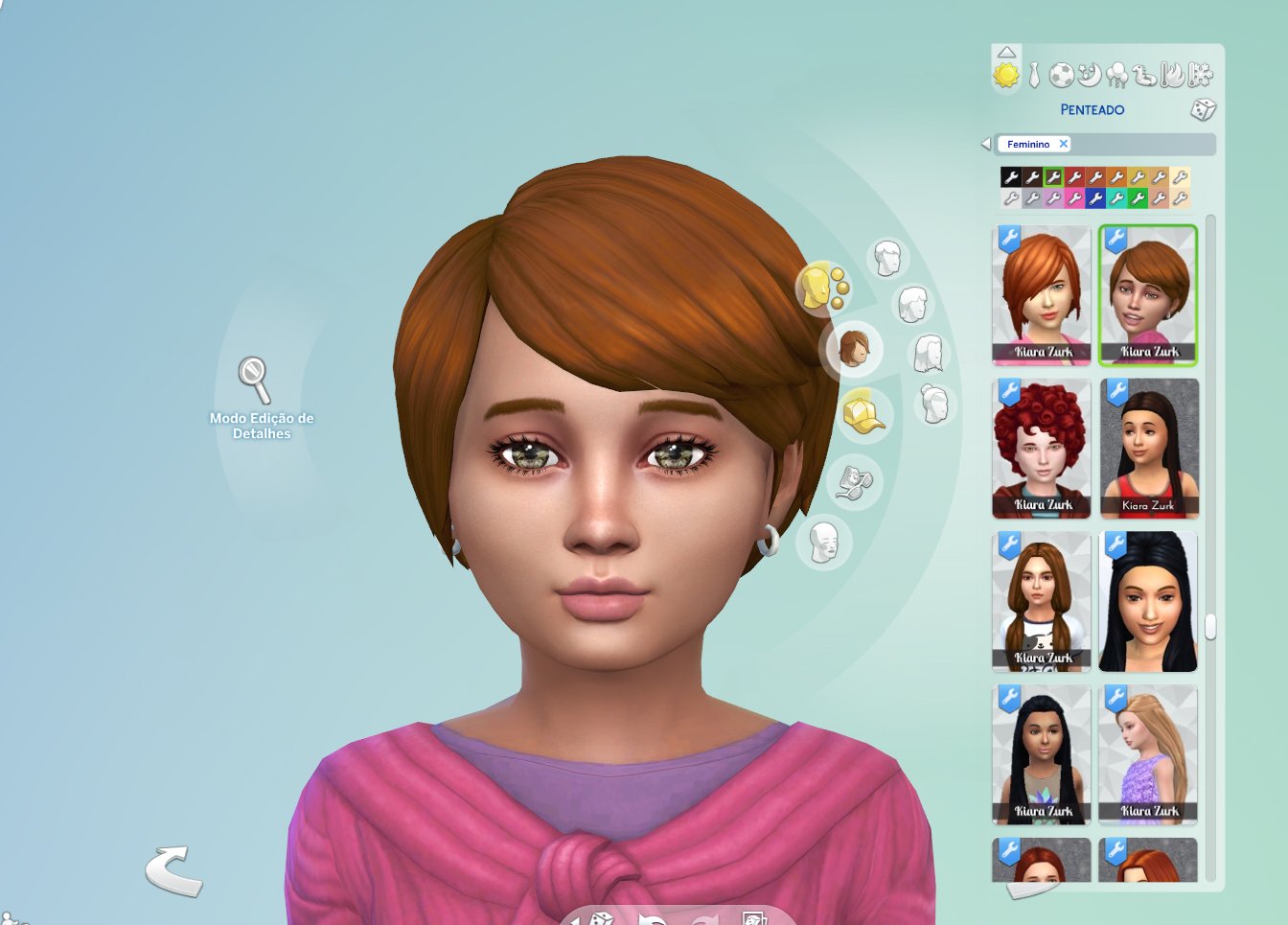Randomize hairstyle with the dice button
Viewport: 1288px width, 925px height.
1203,109
